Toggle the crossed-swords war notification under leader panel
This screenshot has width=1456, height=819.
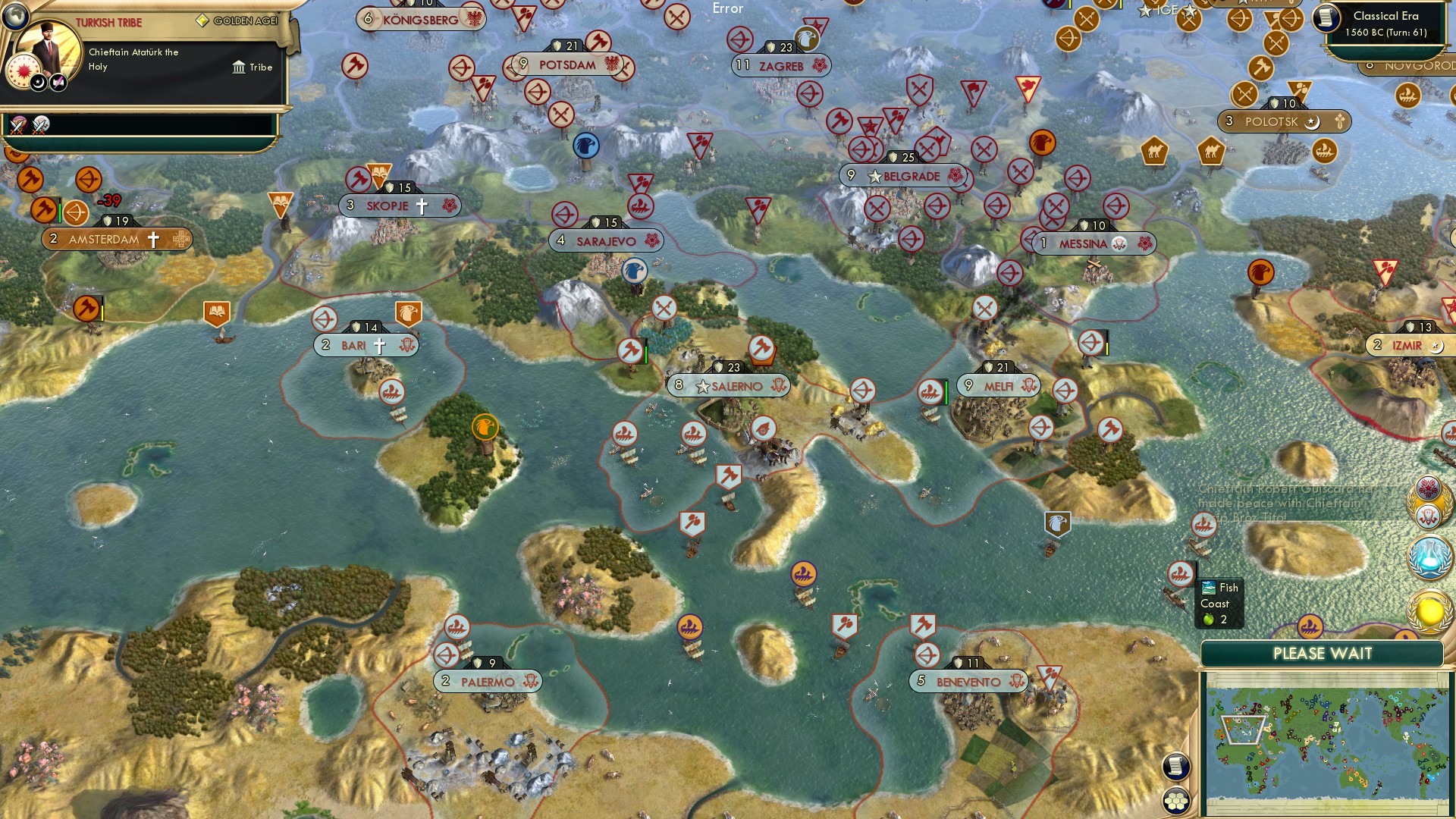pyautogui.click(x=17, y=127)
